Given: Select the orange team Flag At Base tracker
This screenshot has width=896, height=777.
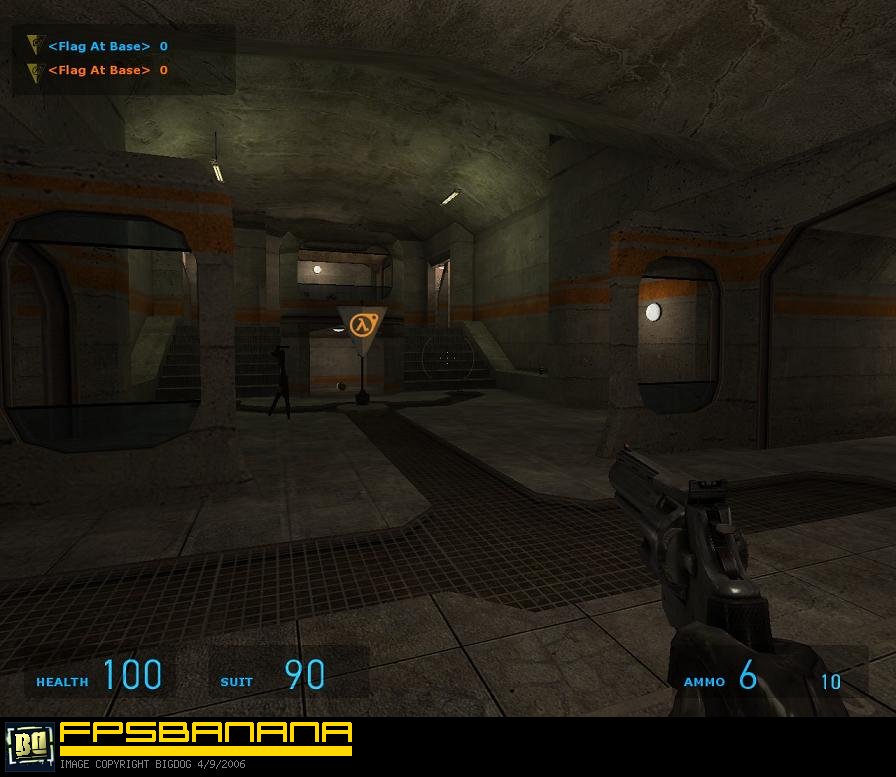Looking at the screenshot, I should click(98, 70).
